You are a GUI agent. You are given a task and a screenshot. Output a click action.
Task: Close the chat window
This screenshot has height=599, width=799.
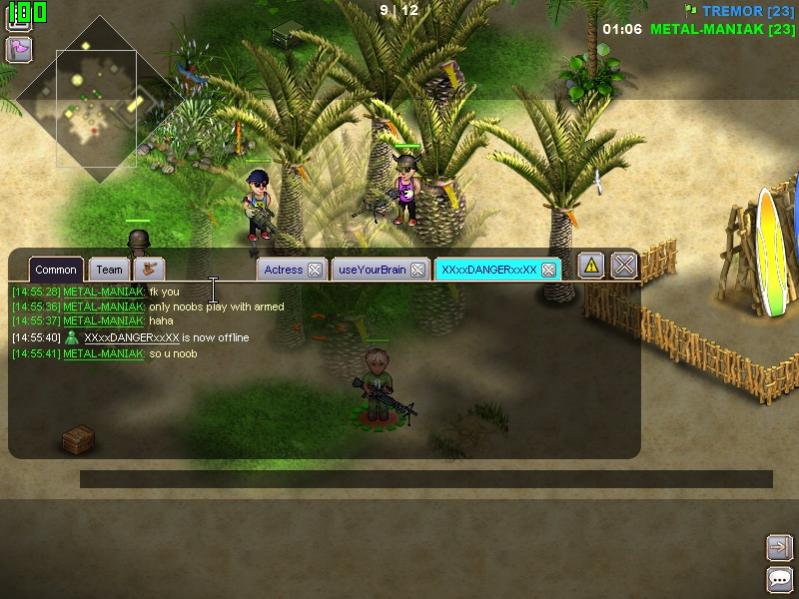tap(624, 265)
